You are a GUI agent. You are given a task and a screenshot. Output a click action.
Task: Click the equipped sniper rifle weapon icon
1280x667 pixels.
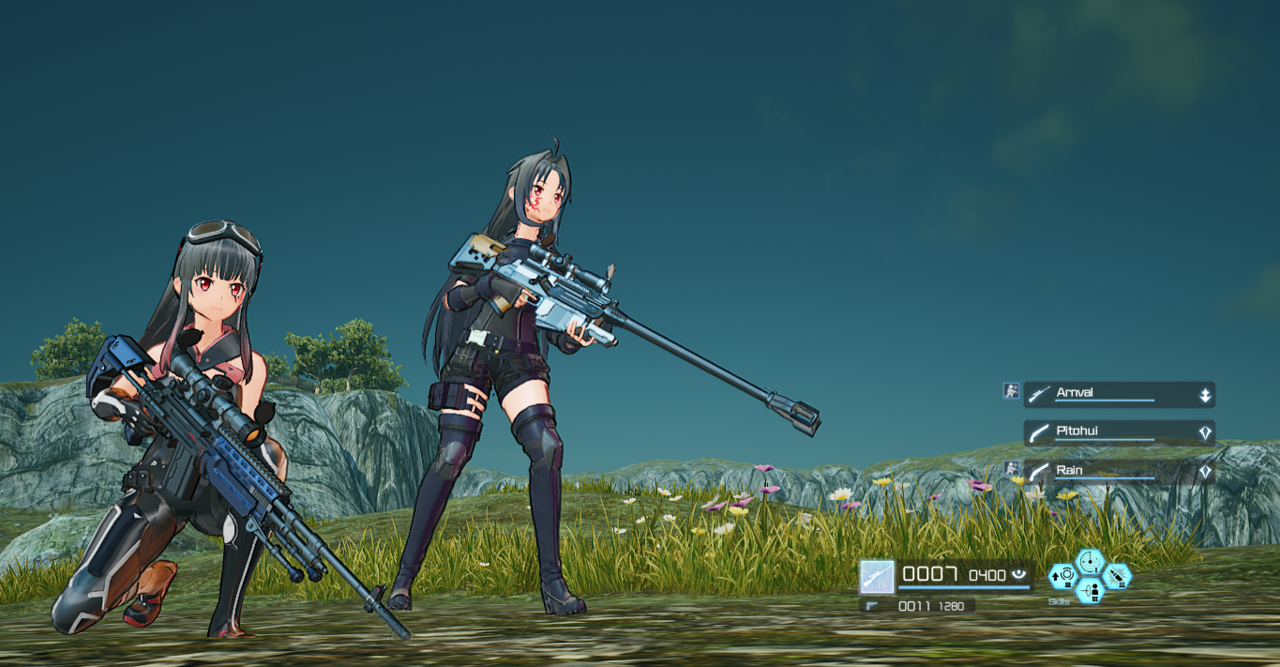pyautogui.click(x=877, y=577)
